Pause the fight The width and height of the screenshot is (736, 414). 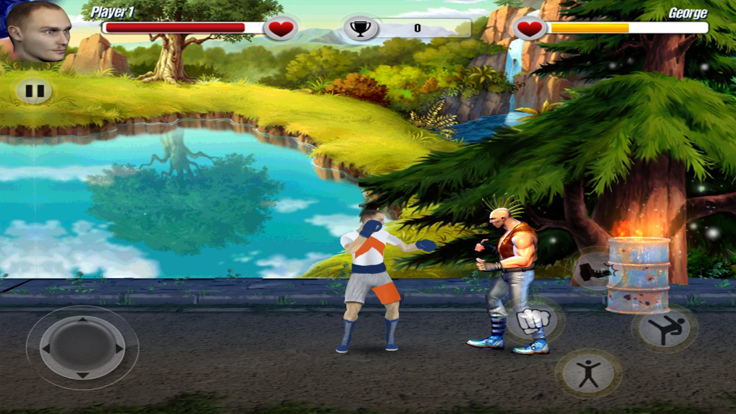34,91
